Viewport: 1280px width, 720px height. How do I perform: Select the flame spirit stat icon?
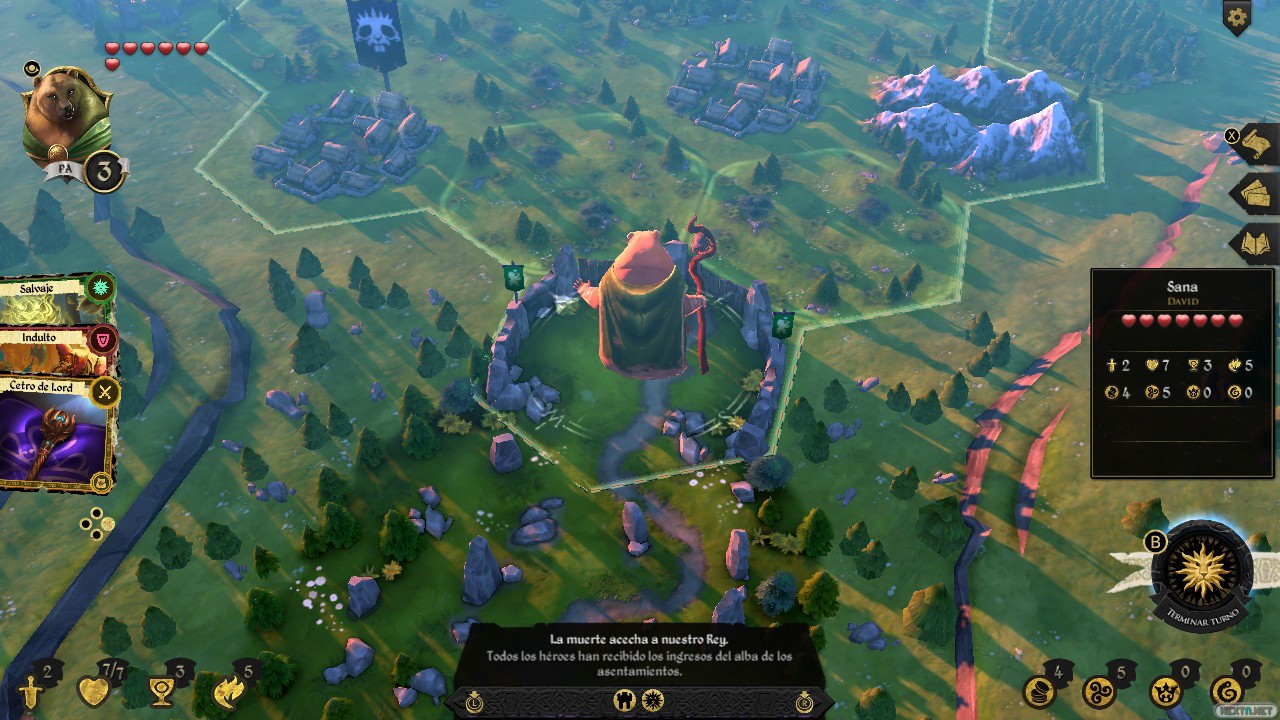coord(229,692)
